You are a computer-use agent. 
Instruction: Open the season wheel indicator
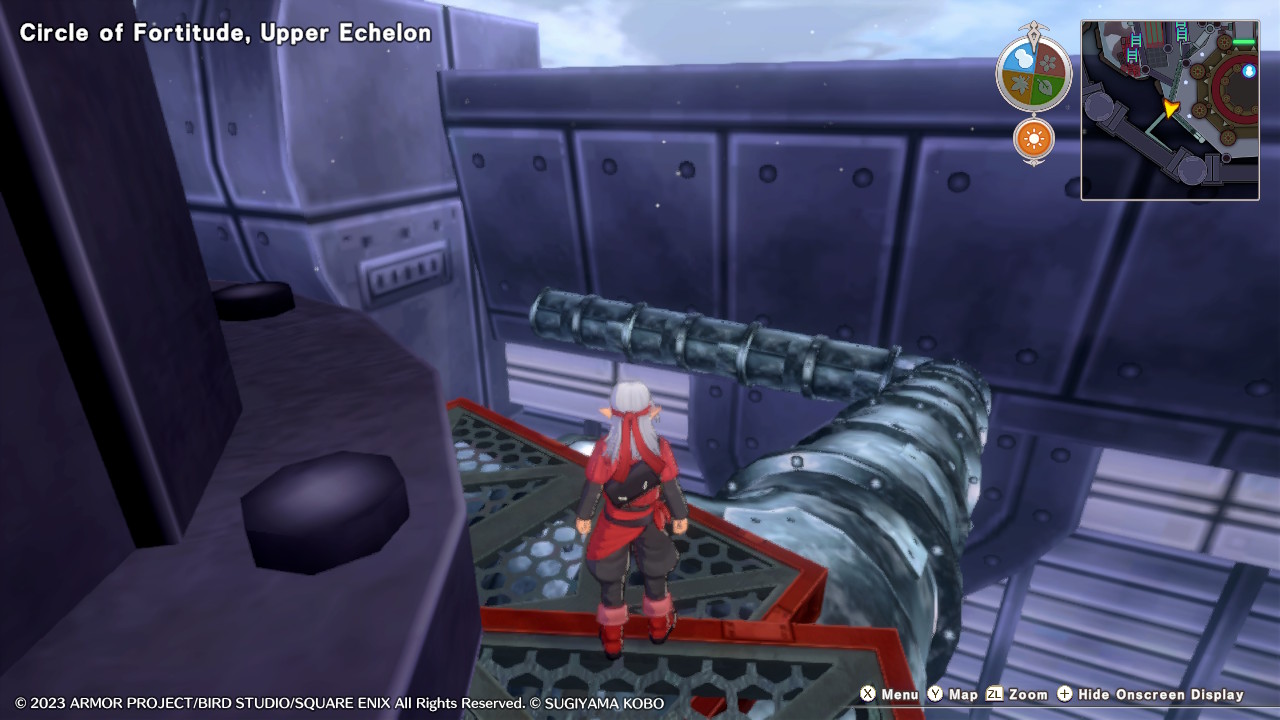(1032, 72)
